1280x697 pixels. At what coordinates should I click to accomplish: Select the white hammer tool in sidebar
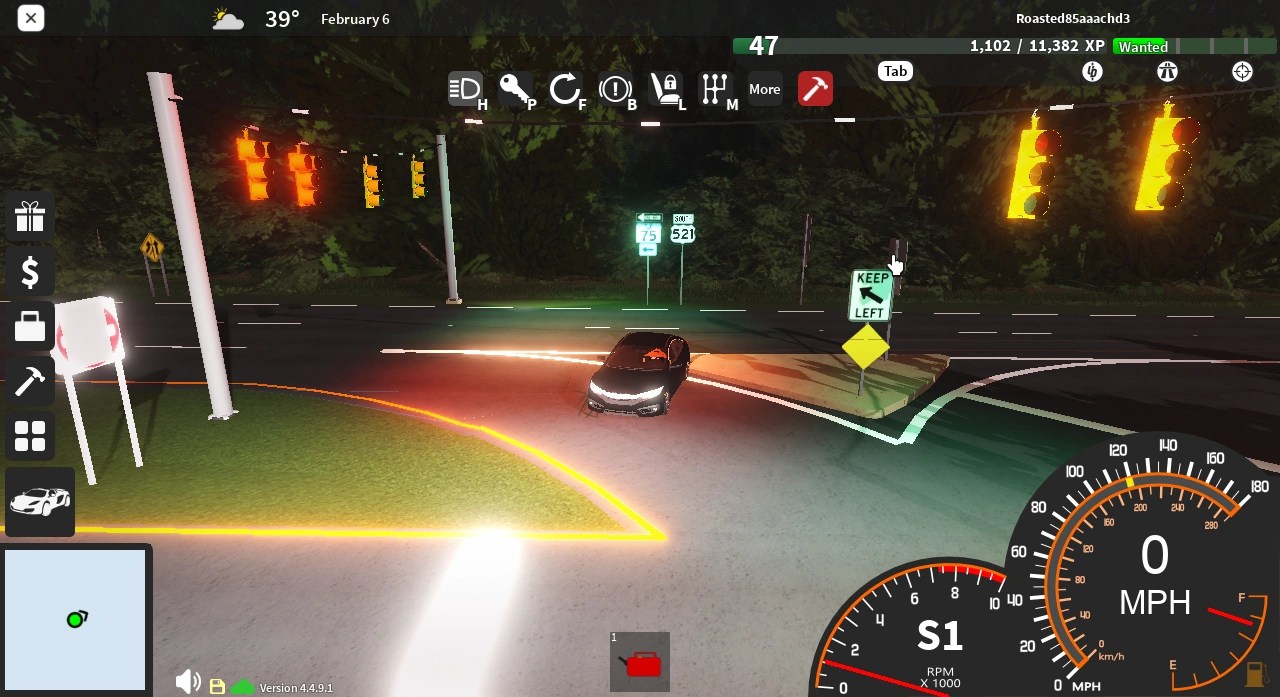[x=30, y=381]
